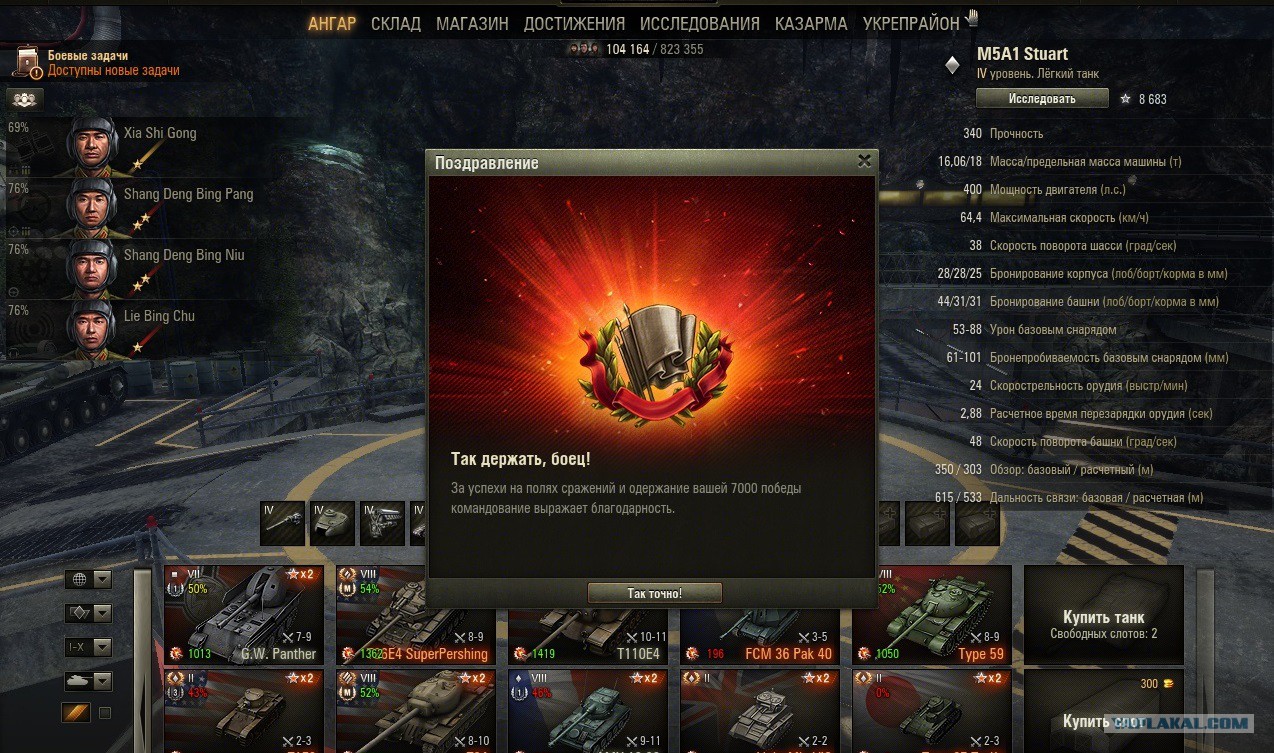Screen dimensions: 1274x753
Task: Switch to the МАГАЗИН tab
Action: click(472, 24)
